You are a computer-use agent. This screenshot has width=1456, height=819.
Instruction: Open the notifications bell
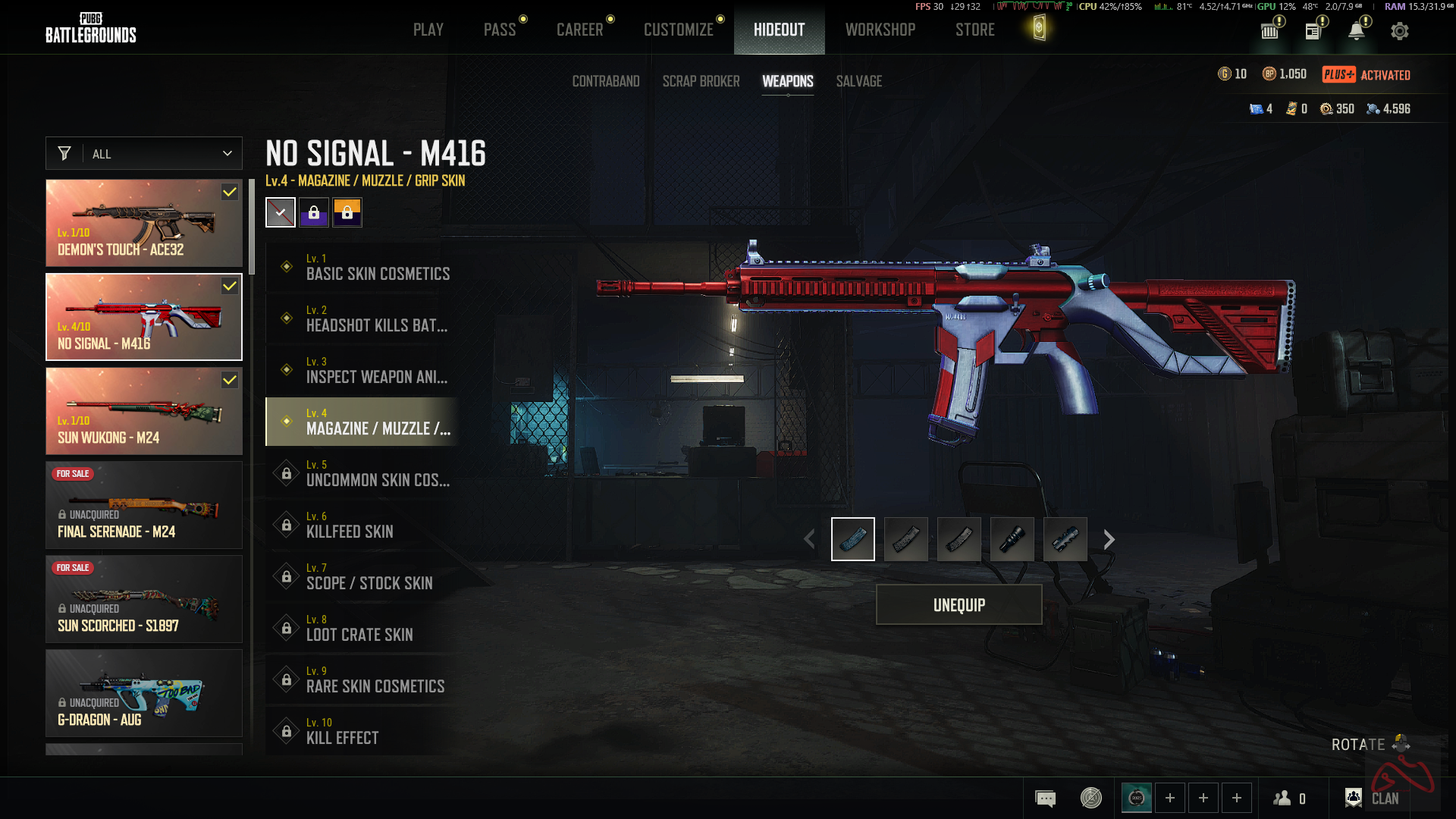click(1356, 31)
